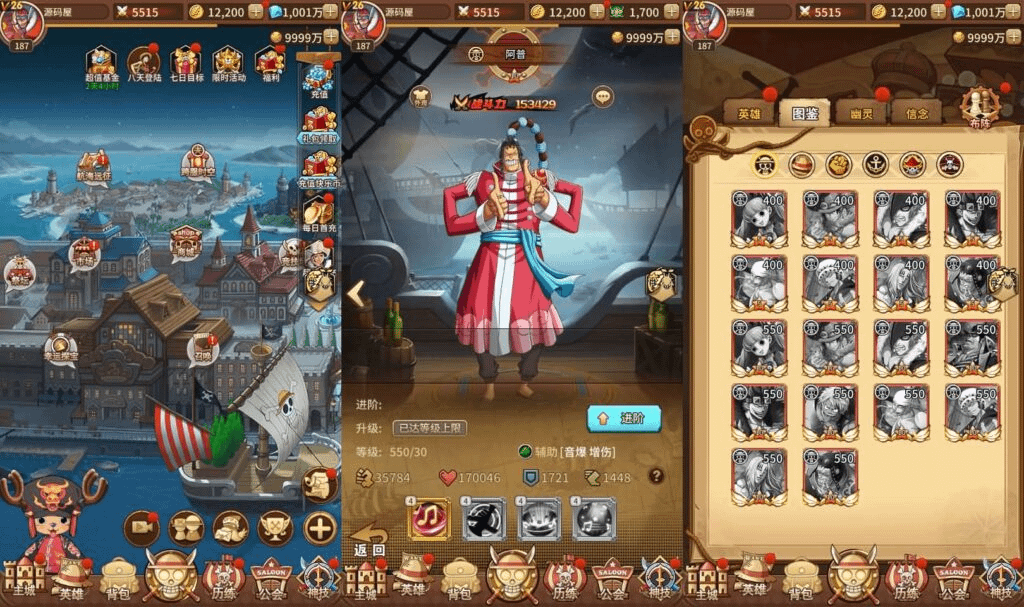This screenshot has height=607, width=1024.
Task: Open the 布阵 formation screen
Action: pyautogui.click(x=979, y=107)
